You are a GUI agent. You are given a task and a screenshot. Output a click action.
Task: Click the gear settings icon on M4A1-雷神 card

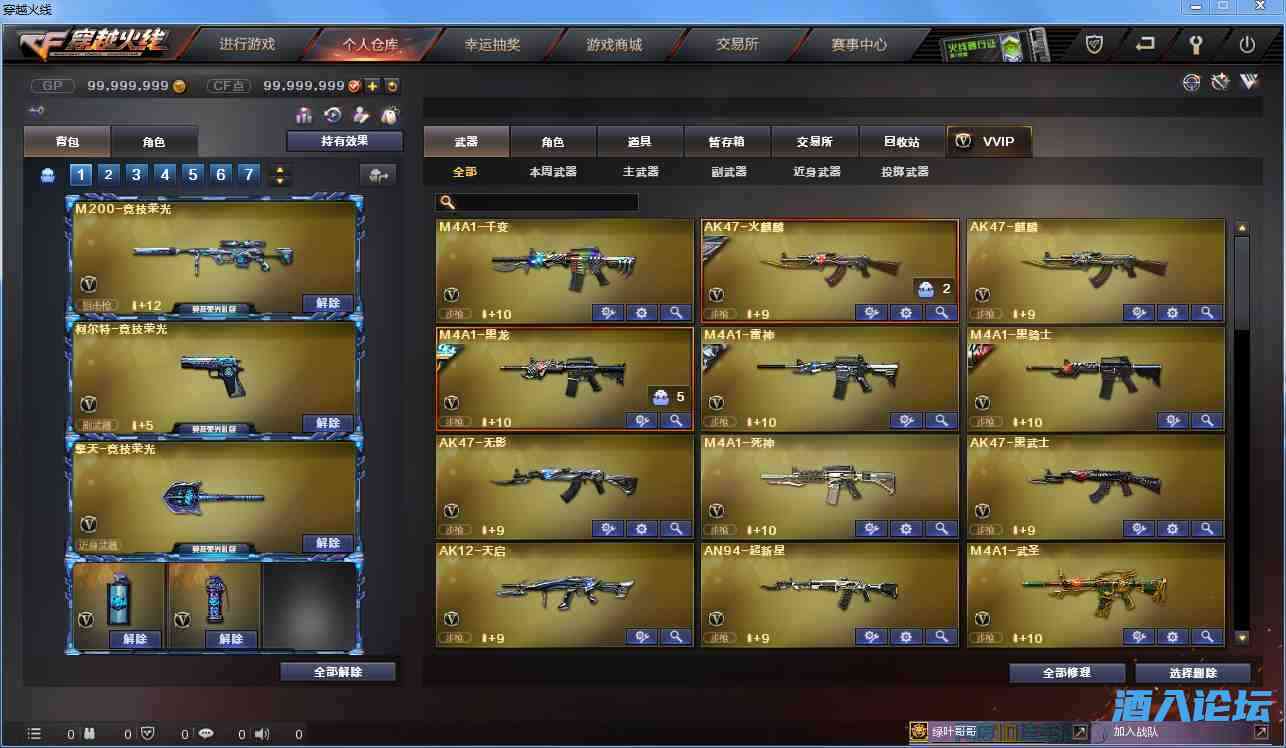pyautogui.click(x=906, y=420)
